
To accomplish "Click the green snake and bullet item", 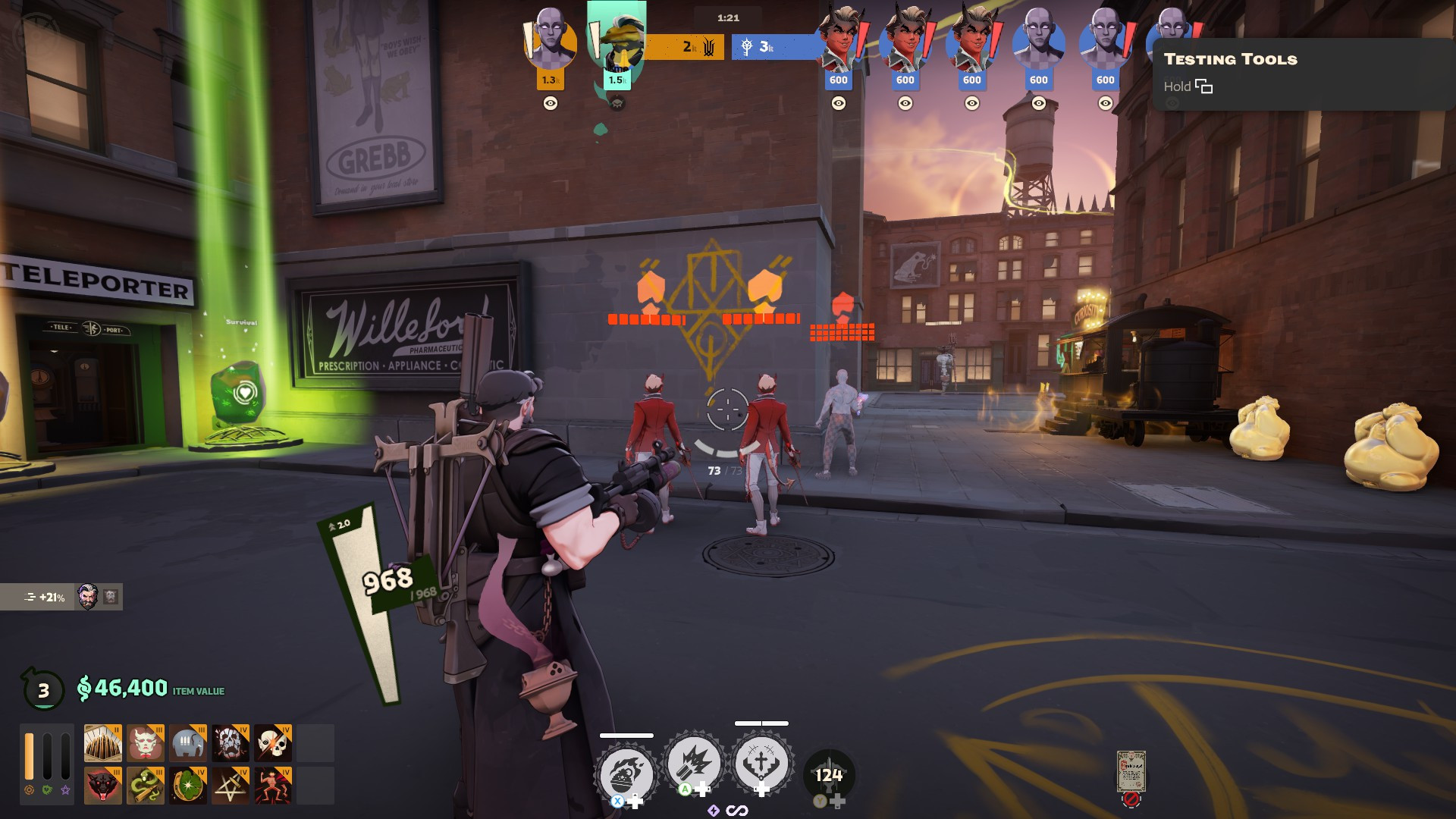I will 145,786.
